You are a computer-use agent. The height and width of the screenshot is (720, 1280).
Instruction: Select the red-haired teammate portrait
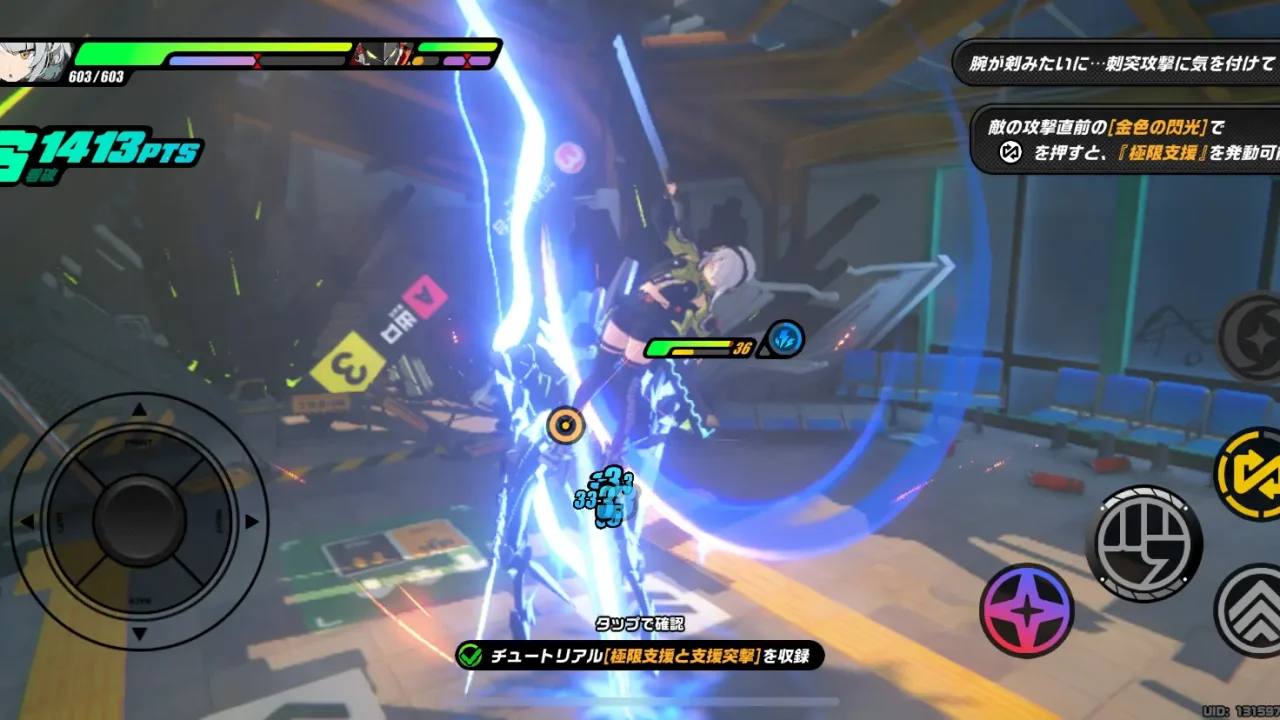click(x=382, y=56)
